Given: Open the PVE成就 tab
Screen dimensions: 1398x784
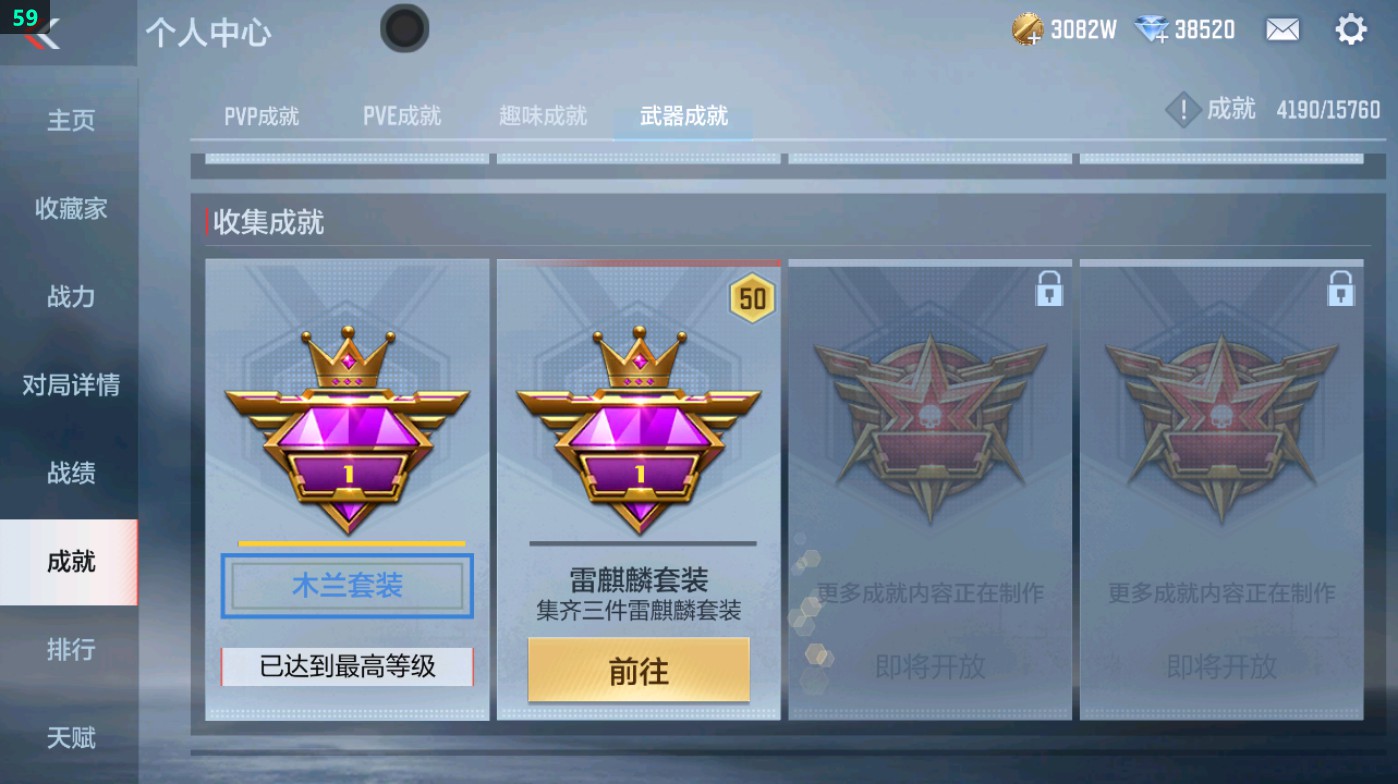Looking at the screenshot, I should [x=402, y=115].
